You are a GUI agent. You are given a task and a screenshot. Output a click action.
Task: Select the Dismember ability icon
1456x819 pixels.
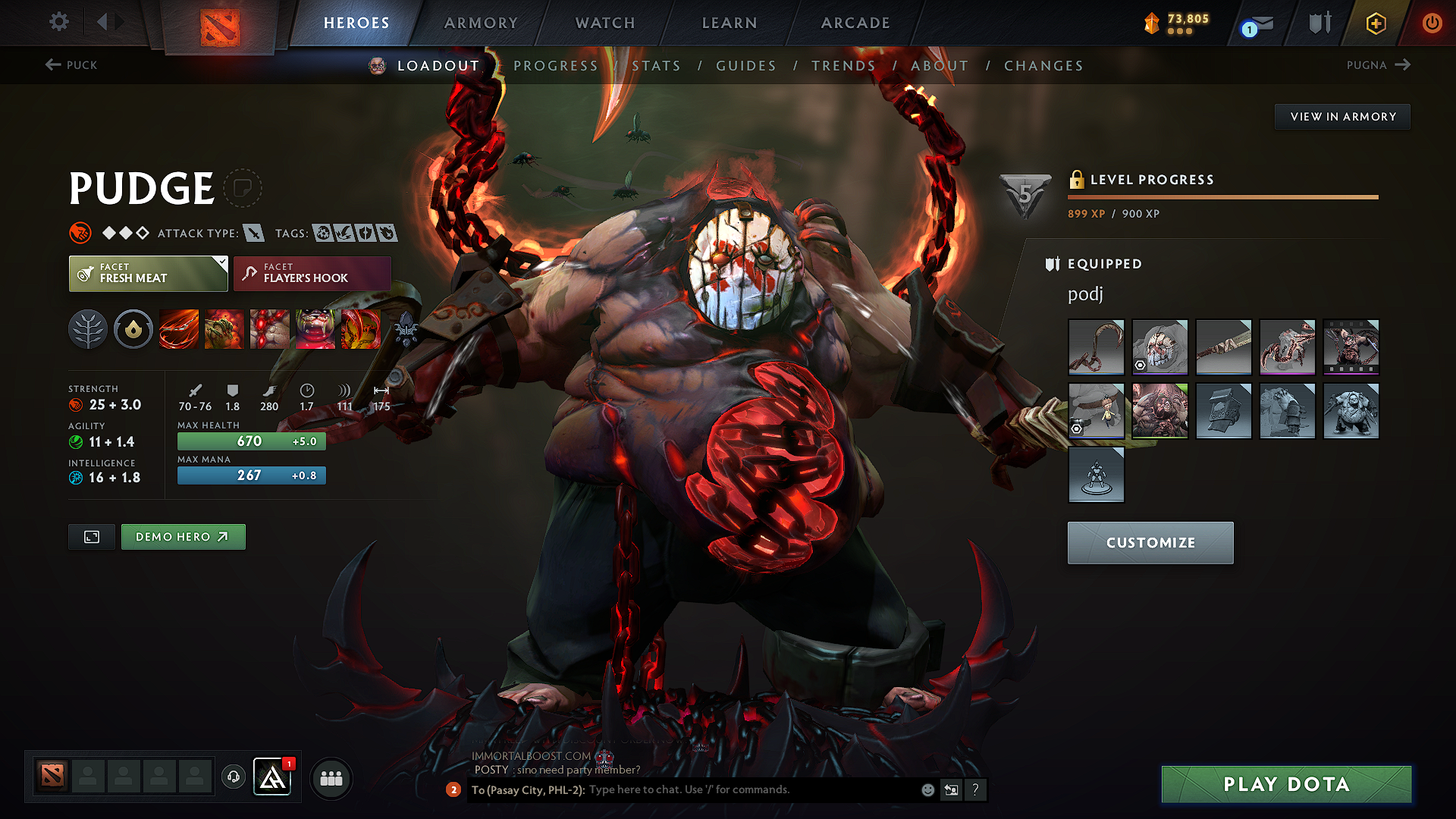(x=315, y=329)
